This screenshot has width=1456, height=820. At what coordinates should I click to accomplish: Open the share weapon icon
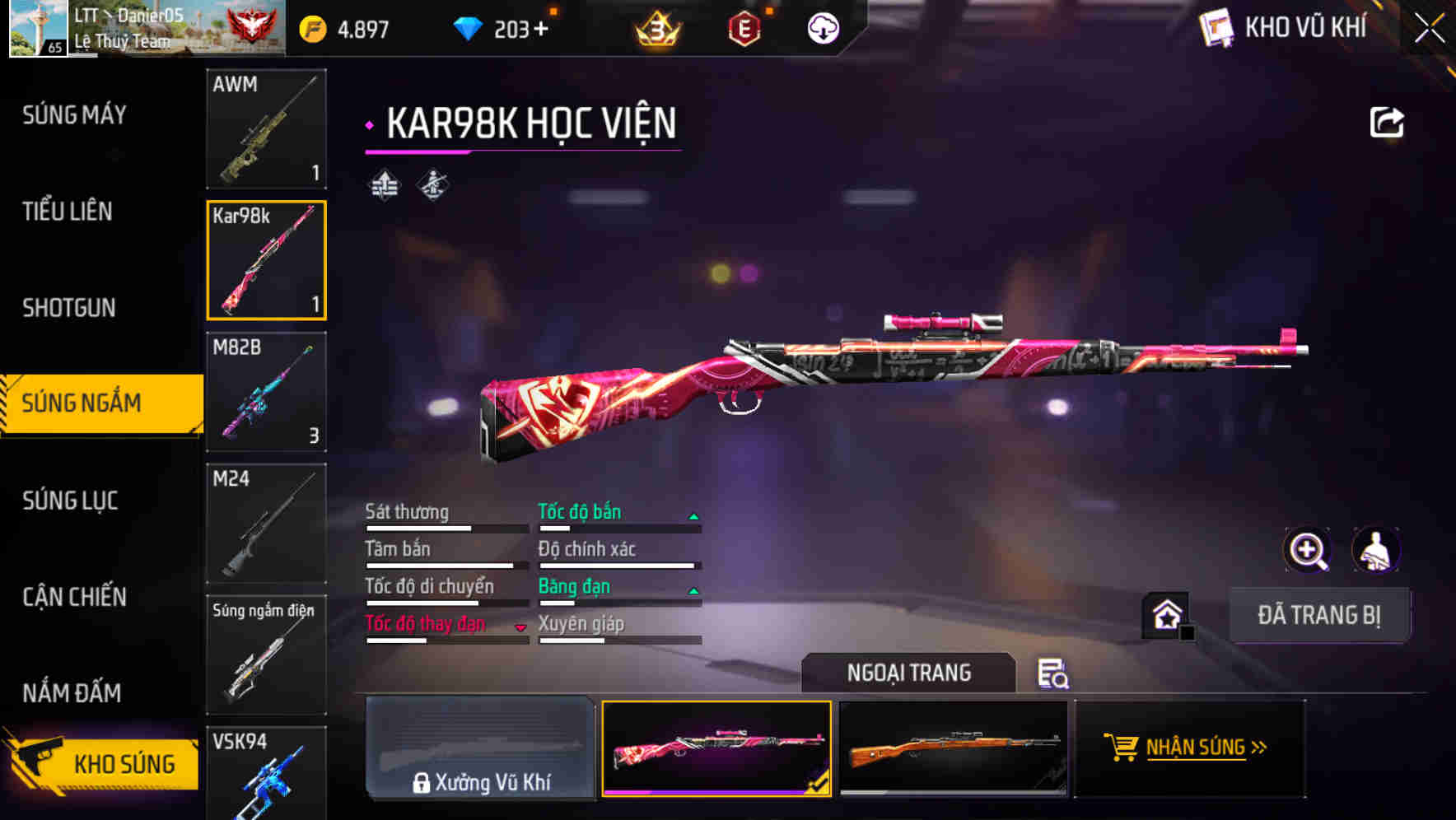(x=1387, y=121)
